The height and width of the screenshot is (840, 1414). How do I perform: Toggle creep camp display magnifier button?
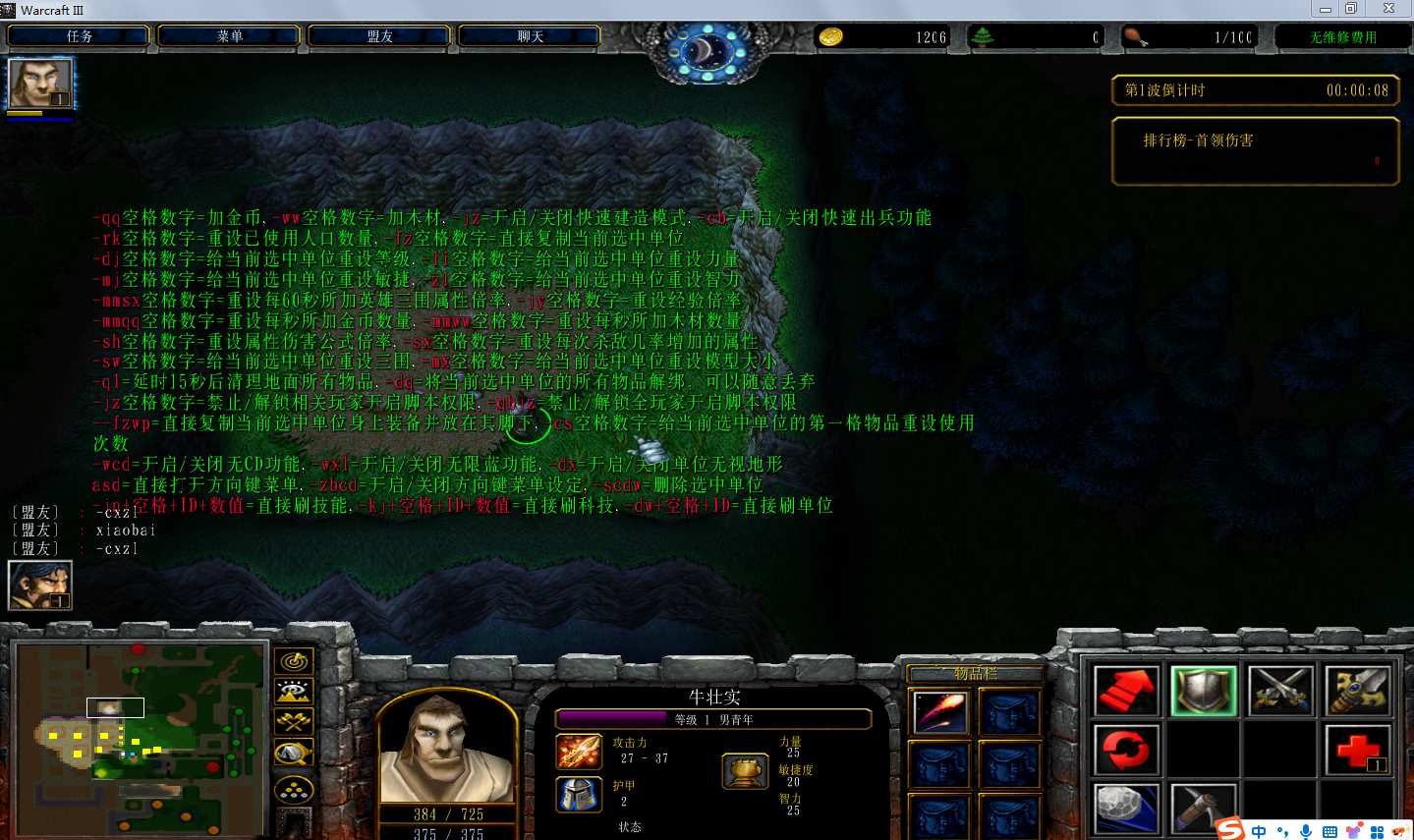(x=294, y=754)
